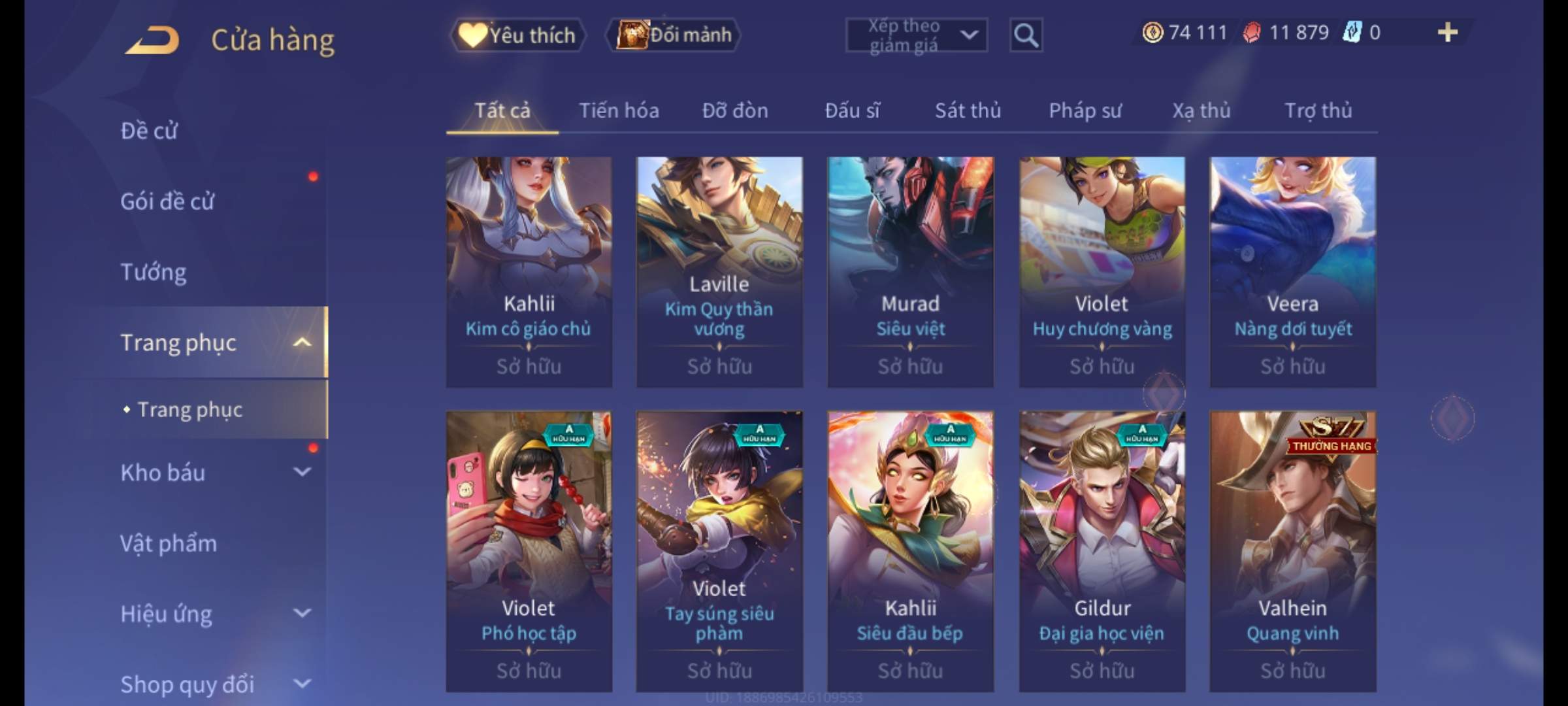Open the Vật phẩm items section

(x=169, y=543)
